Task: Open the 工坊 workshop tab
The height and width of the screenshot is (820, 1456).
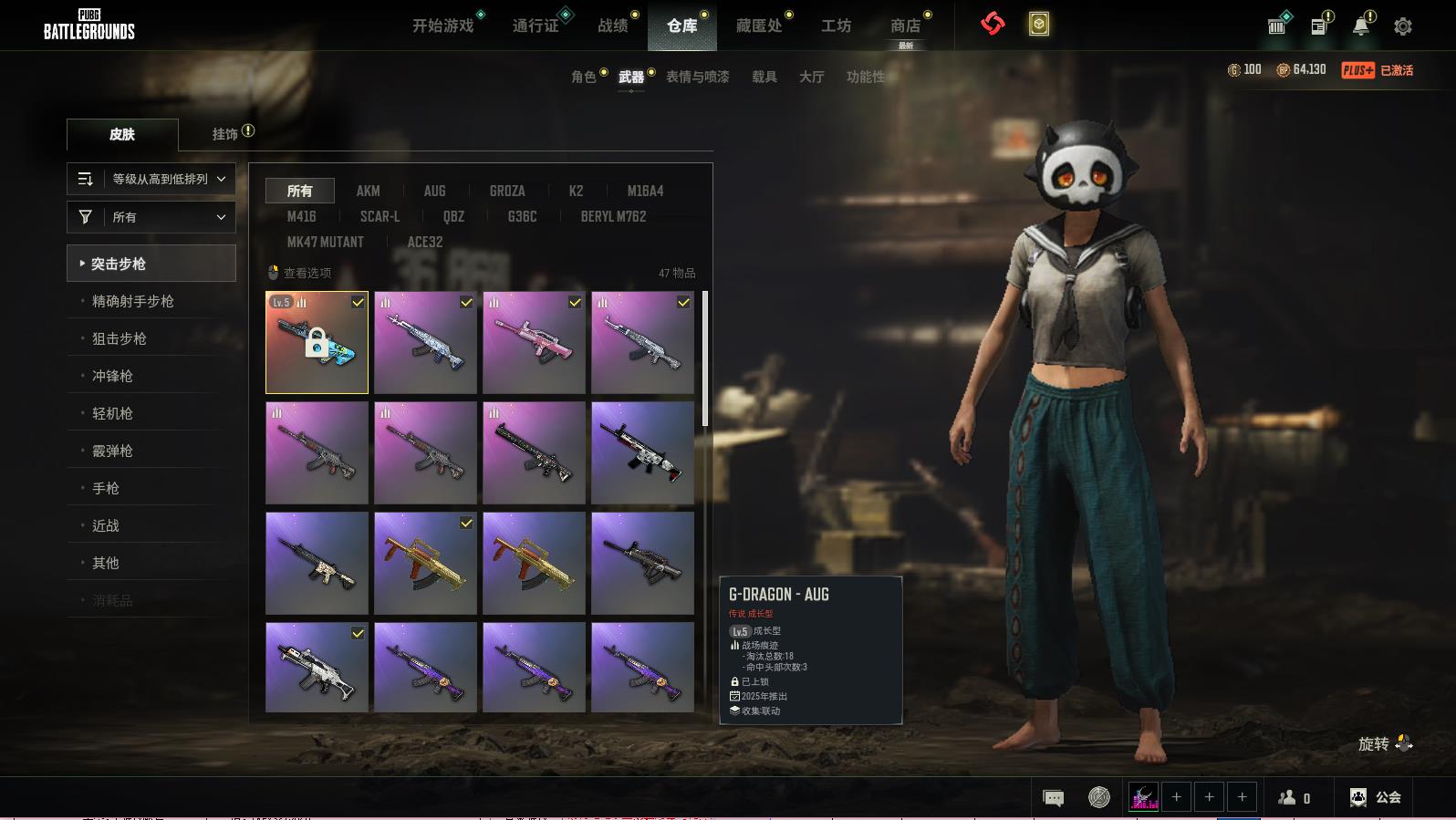Action: 836,26
